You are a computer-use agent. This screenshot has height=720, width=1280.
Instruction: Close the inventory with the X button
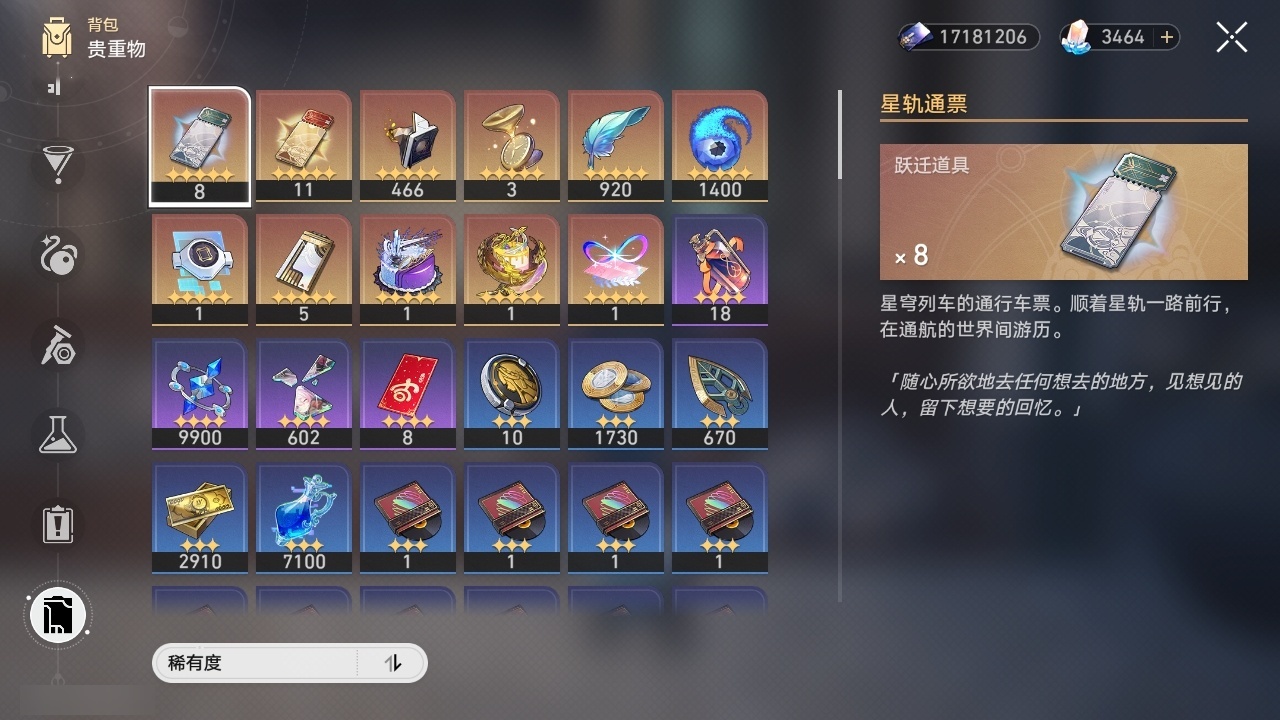click(x=1231, y=37)
